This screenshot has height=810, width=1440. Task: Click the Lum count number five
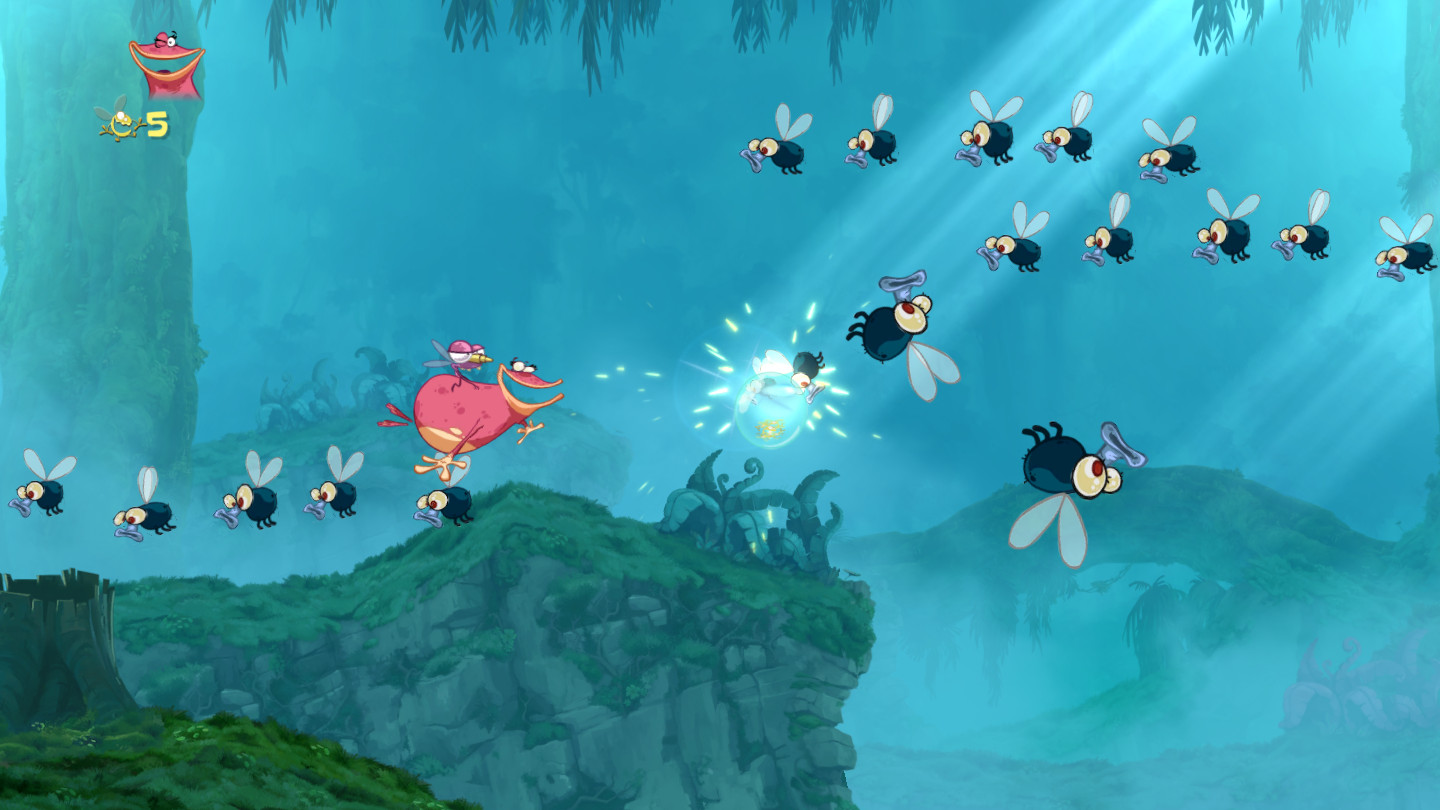(156, 124)
